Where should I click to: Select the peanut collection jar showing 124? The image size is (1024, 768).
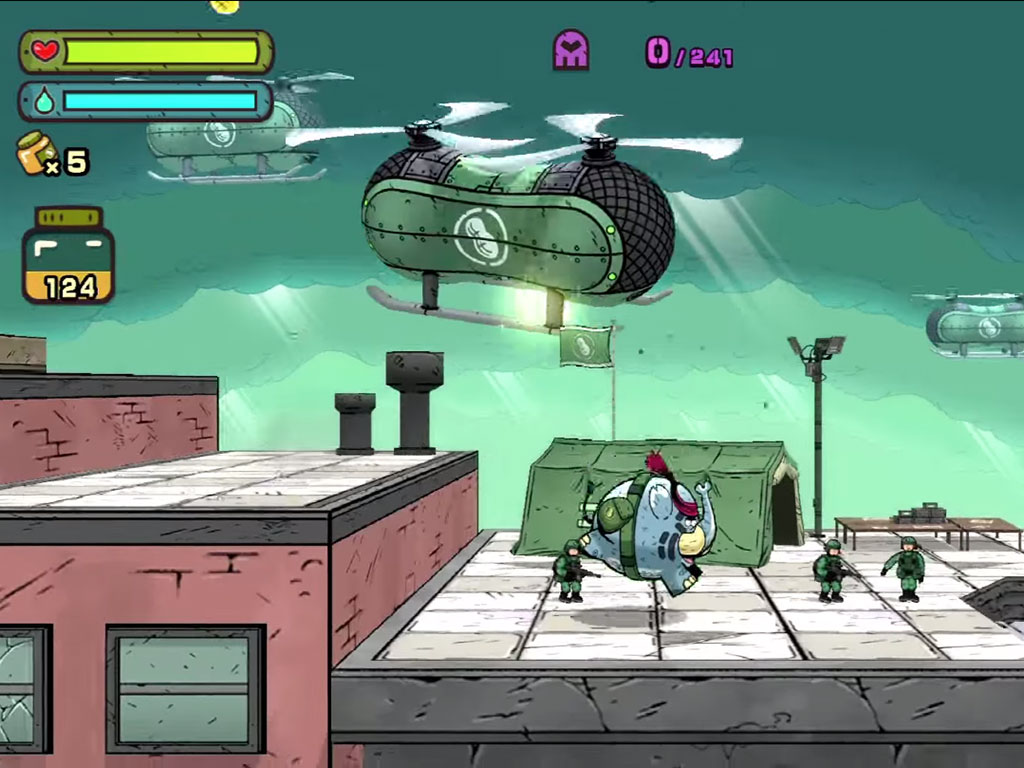[68, 256]
